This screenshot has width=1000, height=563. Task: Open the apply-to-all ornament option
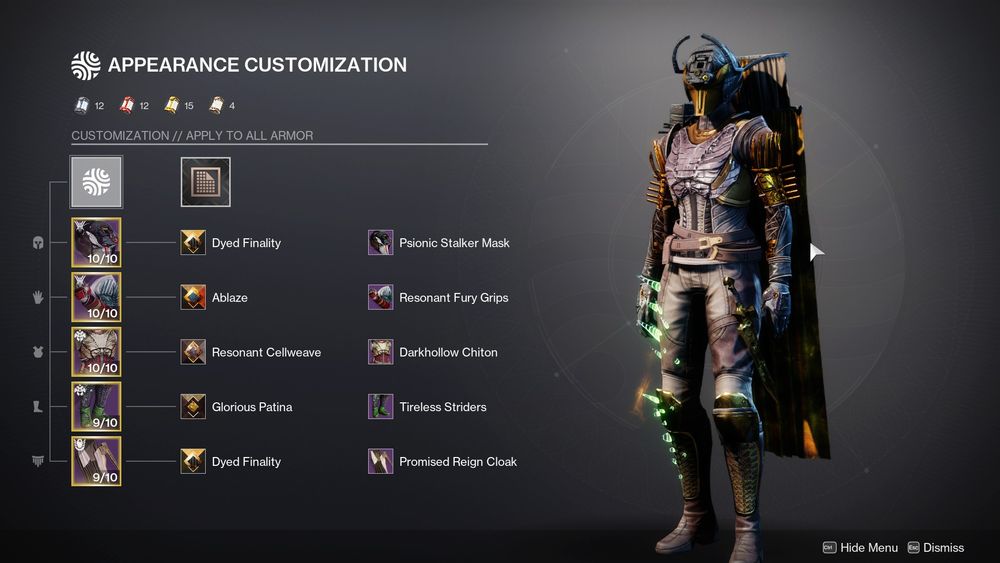click(96, 181)
